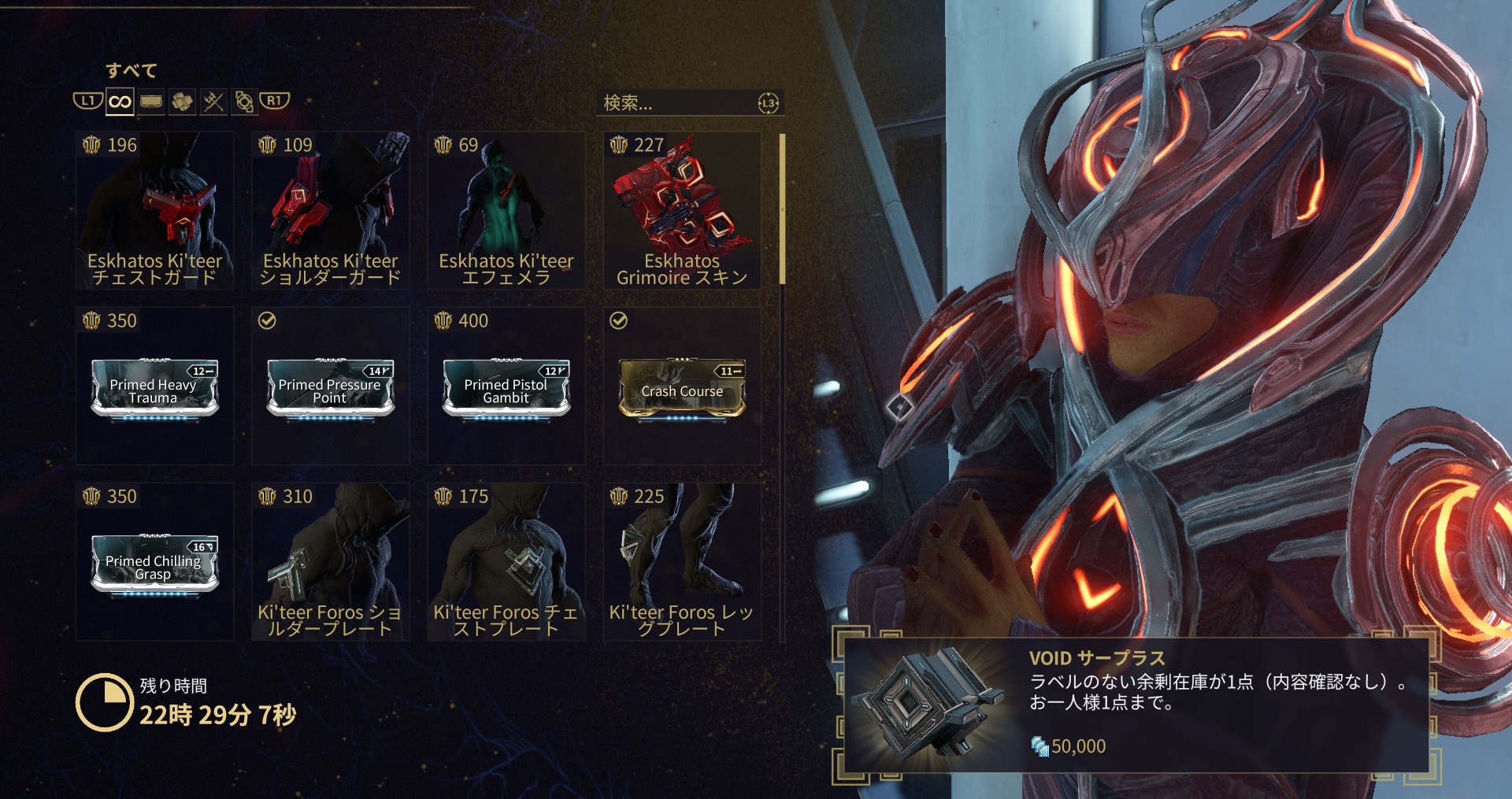Click the ducat icon on Primed Heavy Trauma
The width and height of the screenshot is (1512, 799).
[x=92, y=321]
